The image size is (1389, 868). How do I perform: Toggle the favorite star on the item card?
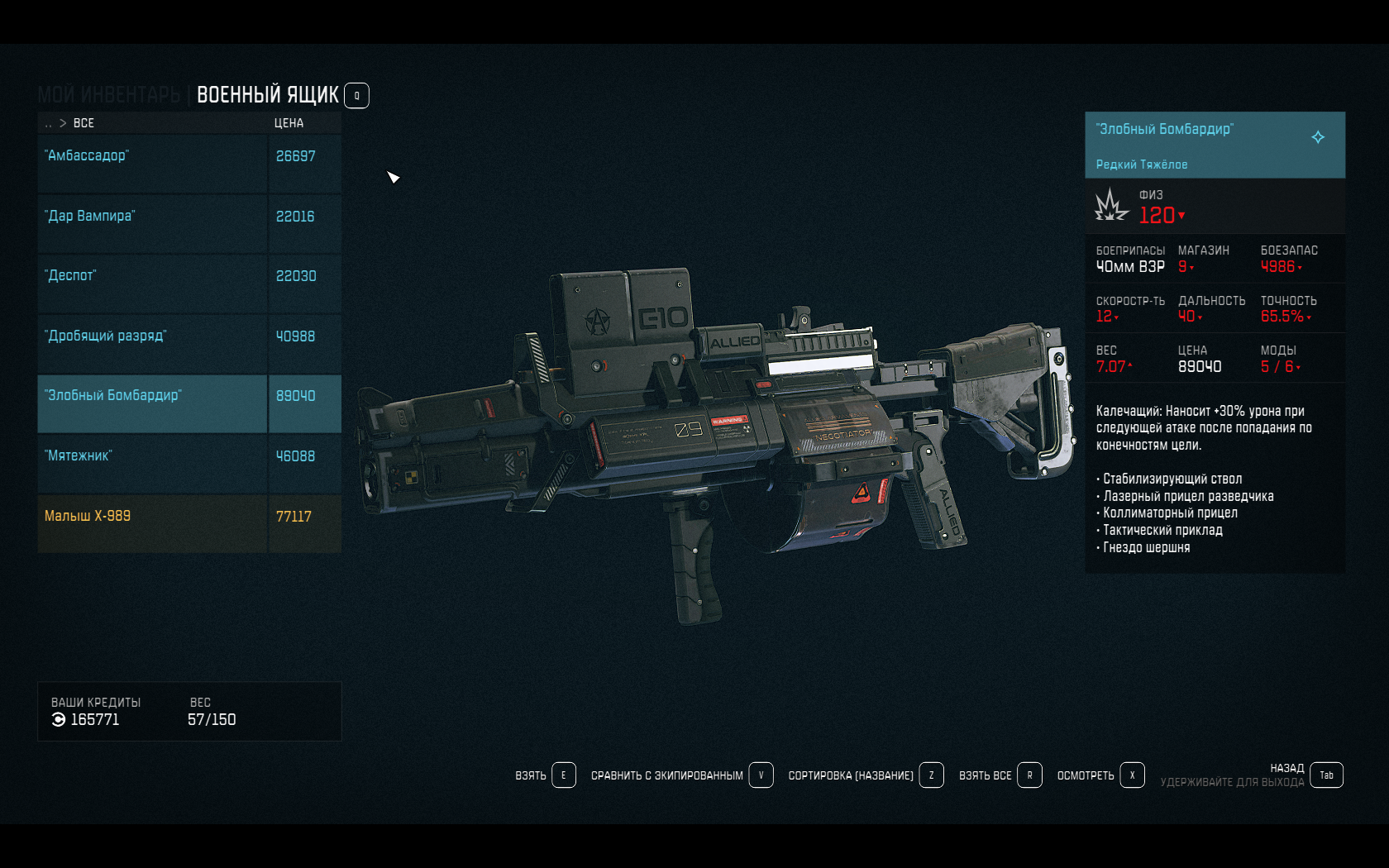click(x=1318, y=137)
